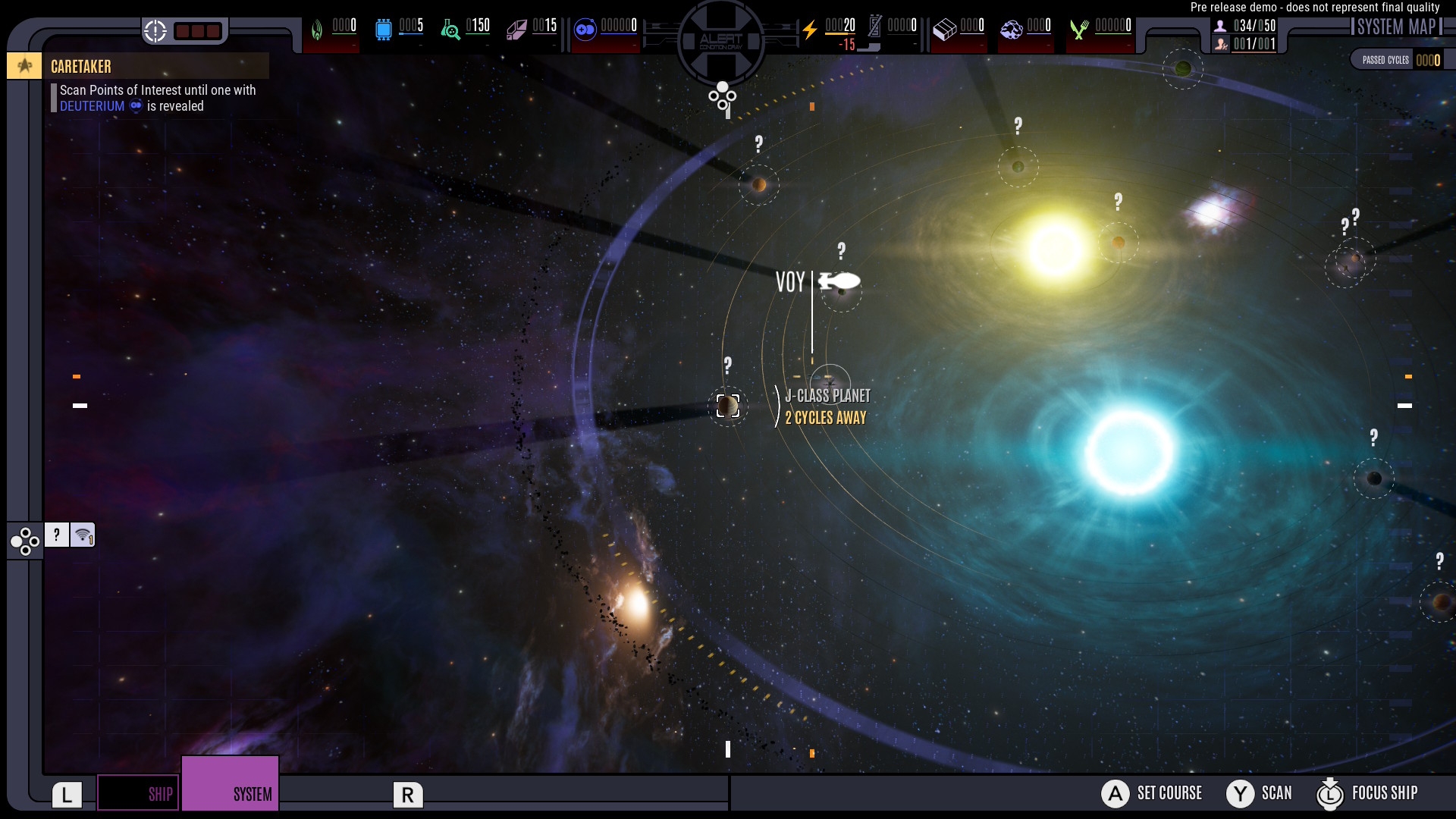Toggle the signal scanner icon
Viewport: 1456px width, 819px height.
(83, 535)
